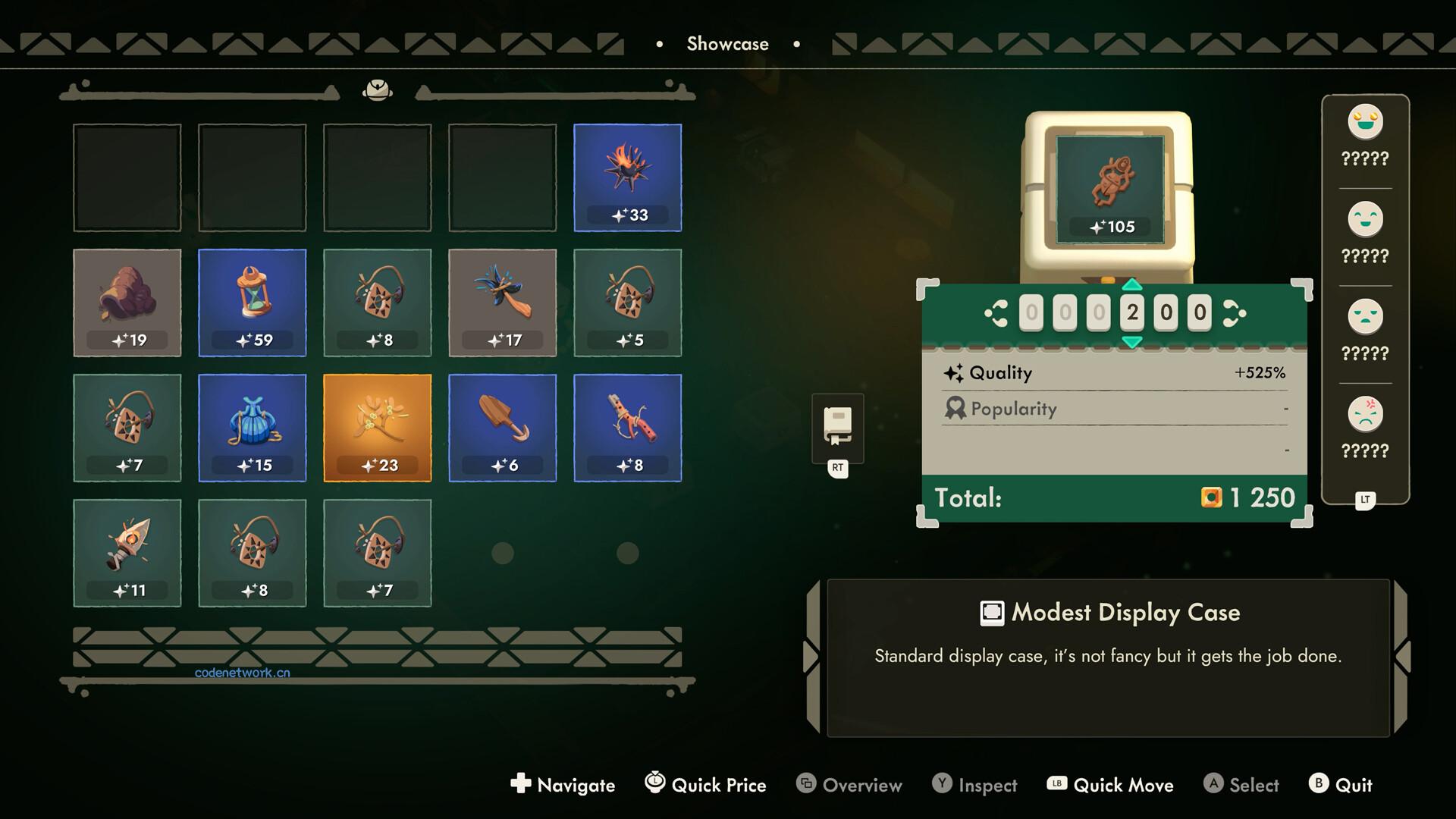Toggle the delighted face reaction

pyautogui.click(x=1364, y=121)
